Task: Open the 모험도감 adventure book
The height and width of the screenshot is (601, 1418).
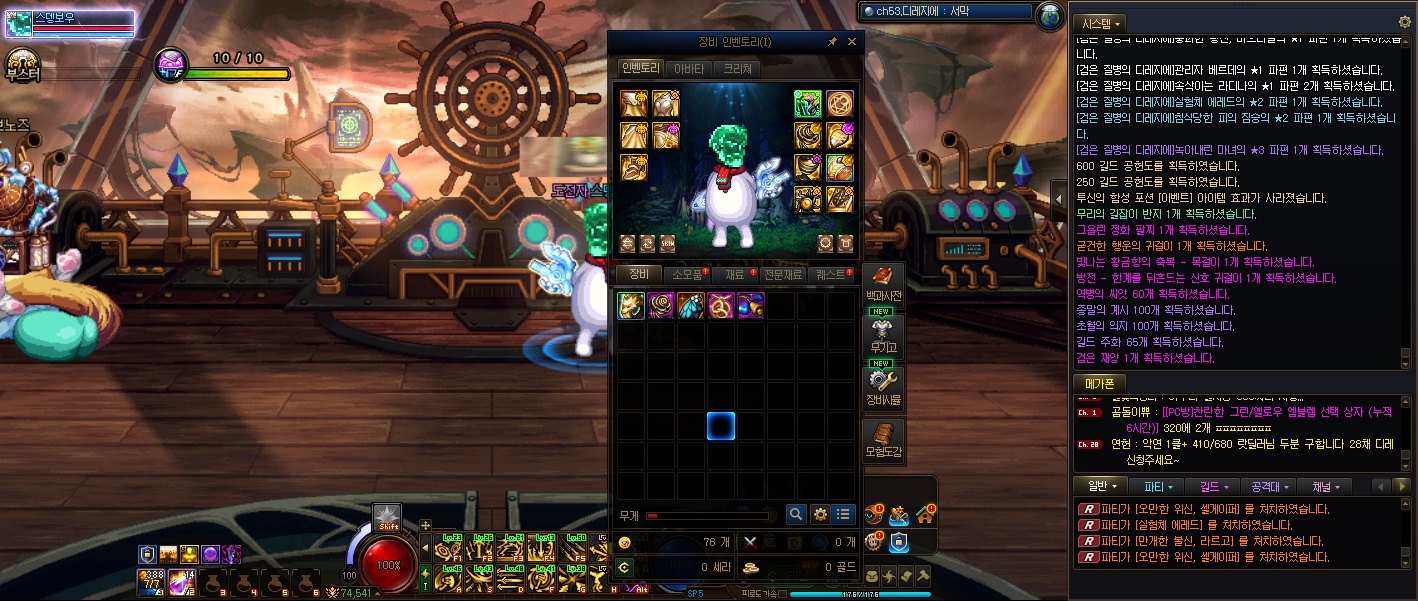Action: tap(883, 441)
